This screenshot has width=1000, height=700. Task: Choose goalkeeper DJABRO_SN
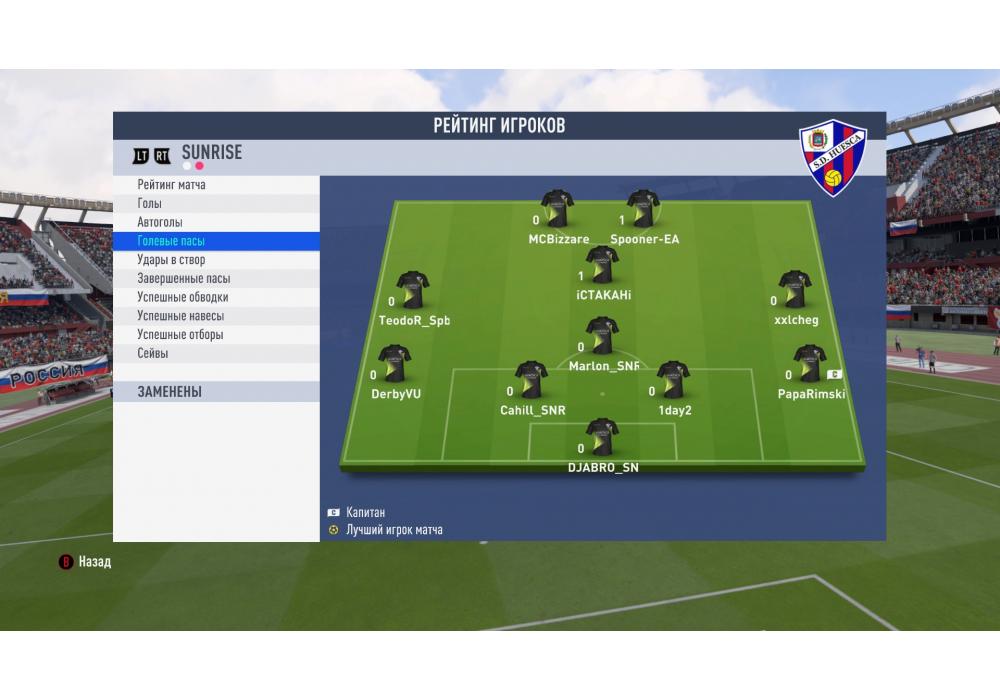coord(602,438)
